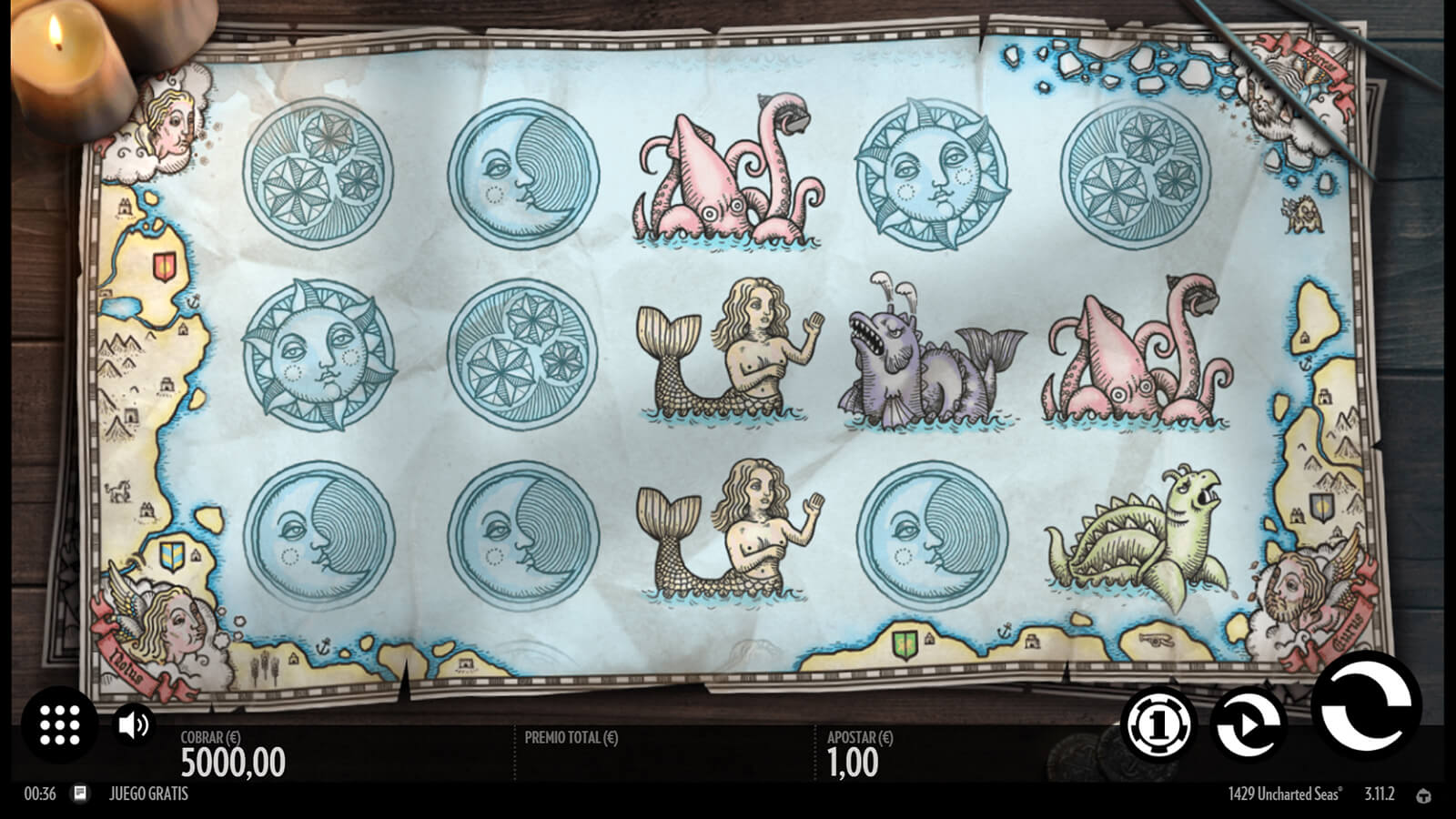Click the Thunderkick logo icon
The image size is (1456, 819).
click(x=1424, y=795)
